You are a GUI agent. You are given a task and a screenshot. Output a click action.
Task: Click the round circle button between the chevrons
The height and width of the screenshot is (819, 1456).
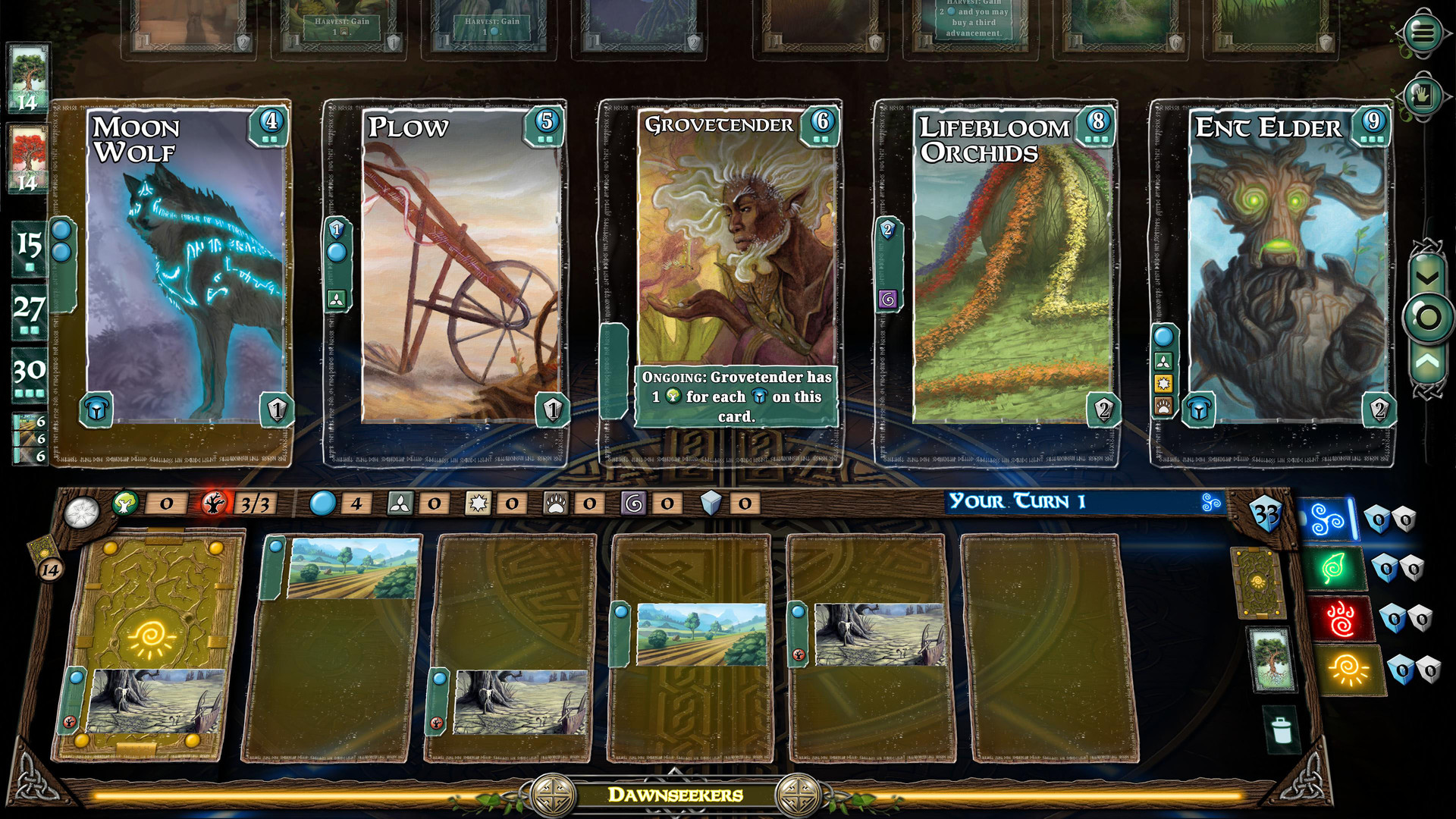click(x=1428, y=318)
